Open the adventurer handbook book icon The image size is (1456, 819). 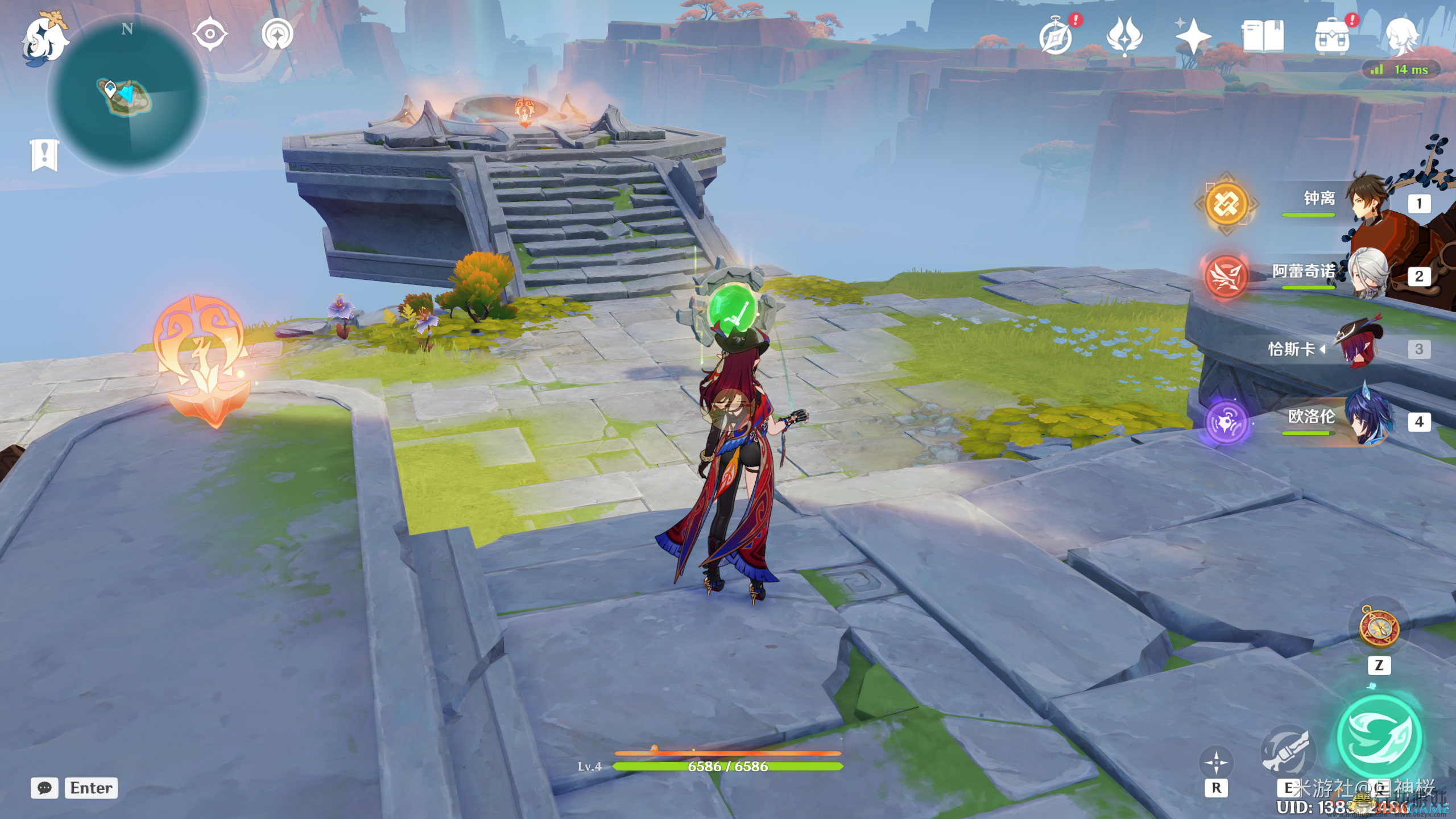pyautogui.click(x=1263, y=36)
